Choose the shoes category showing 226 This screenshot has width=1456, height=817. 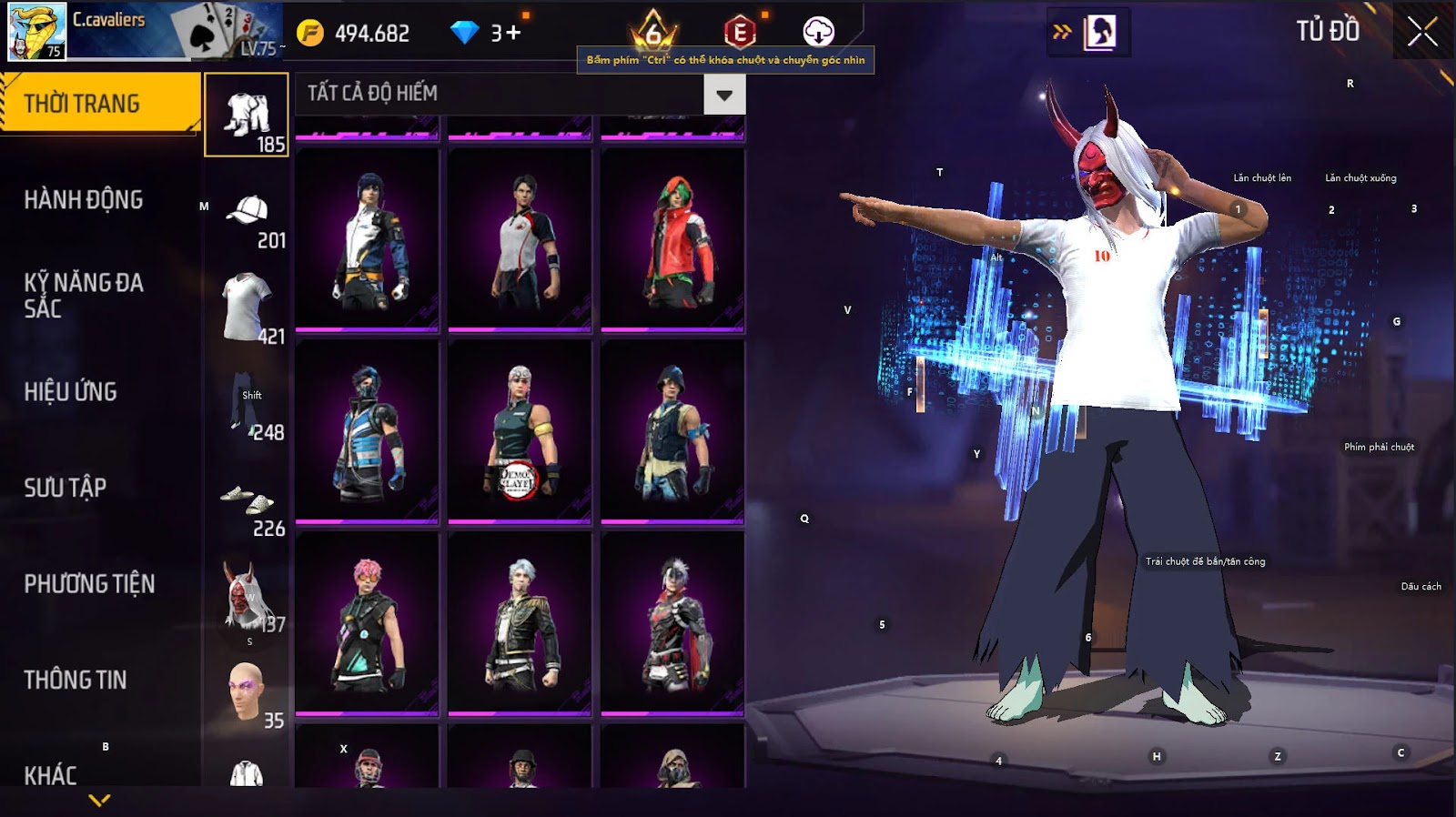coord(247,506)
